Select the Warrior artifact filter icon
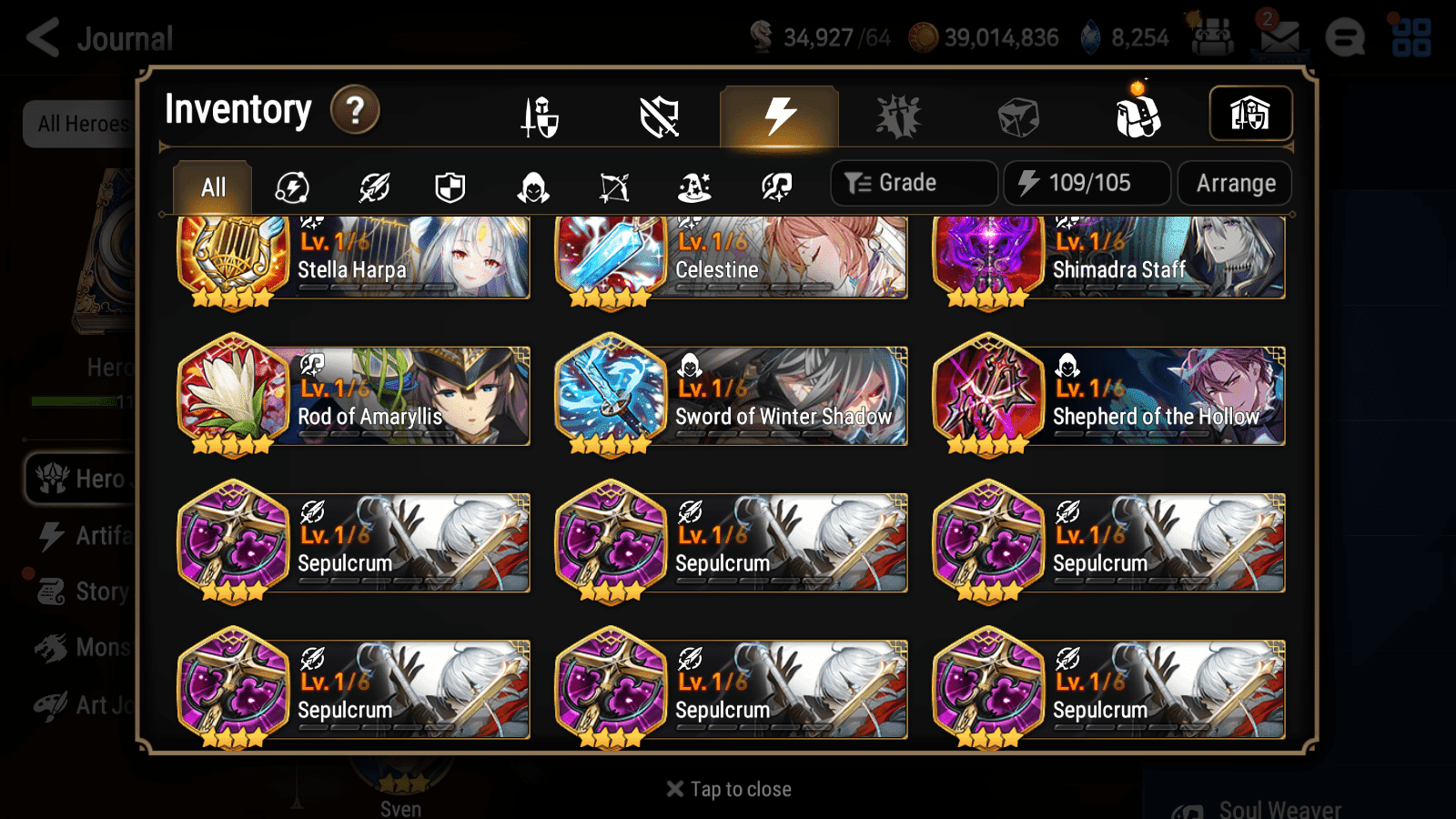The image size is (1456, 819). pos(376,187)
